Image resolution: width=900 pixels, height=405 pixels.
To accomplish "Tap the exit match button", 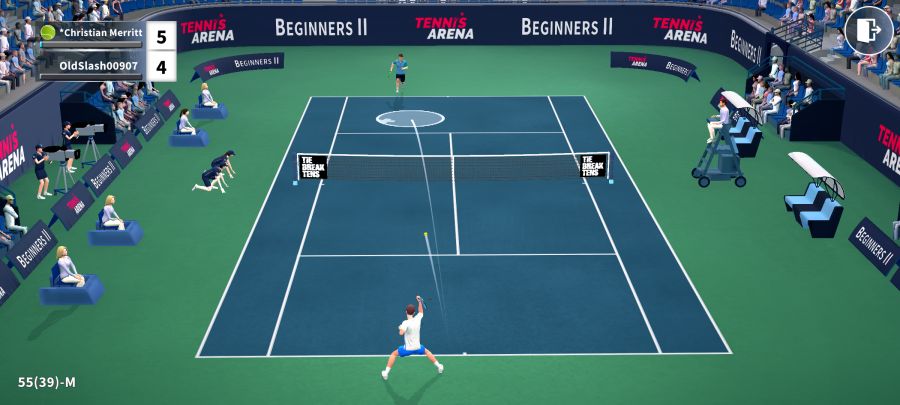I will tap(868, 30).
